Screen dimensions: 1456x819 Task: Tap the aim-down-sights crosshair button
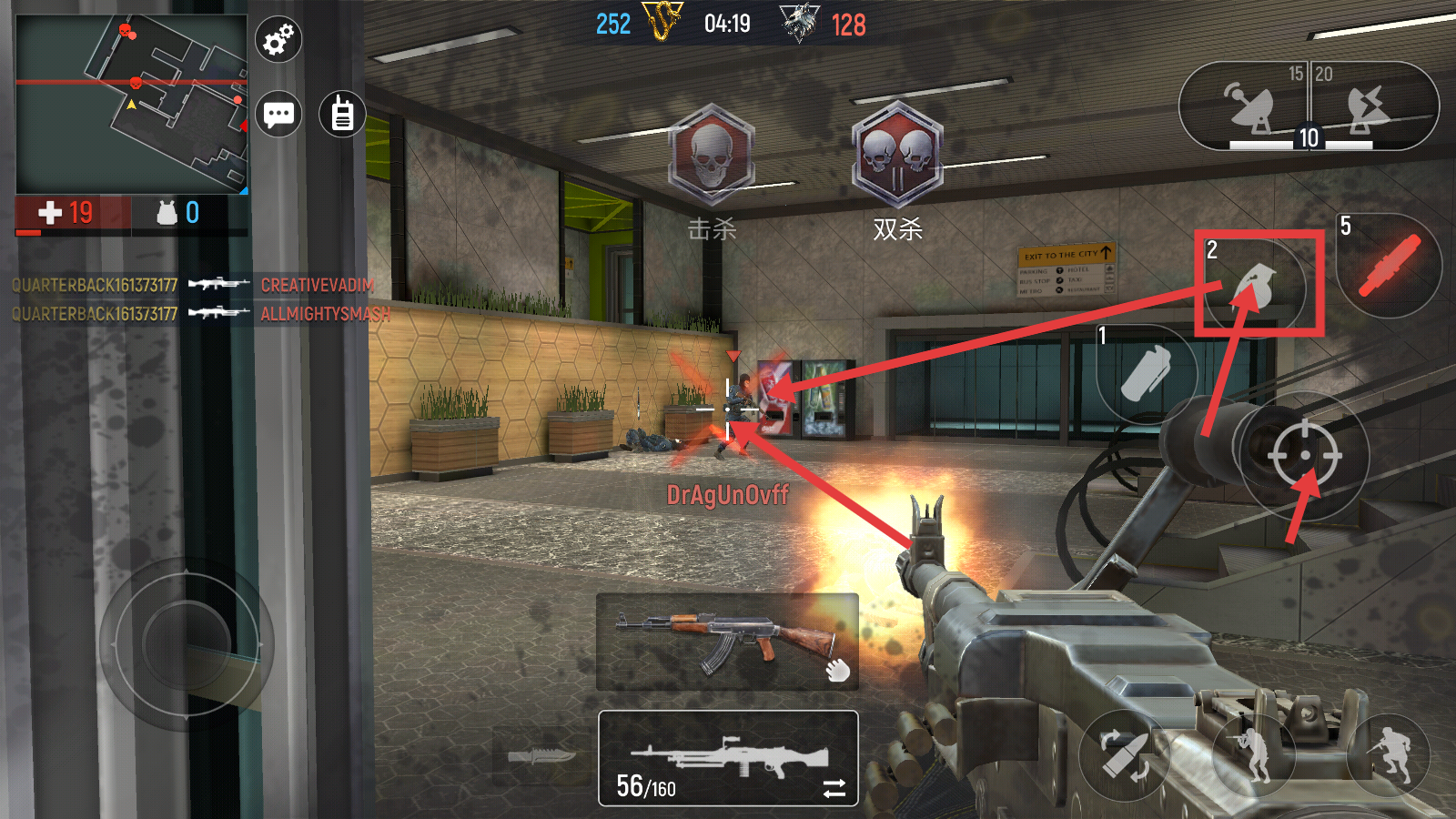tap(1305, 455)
